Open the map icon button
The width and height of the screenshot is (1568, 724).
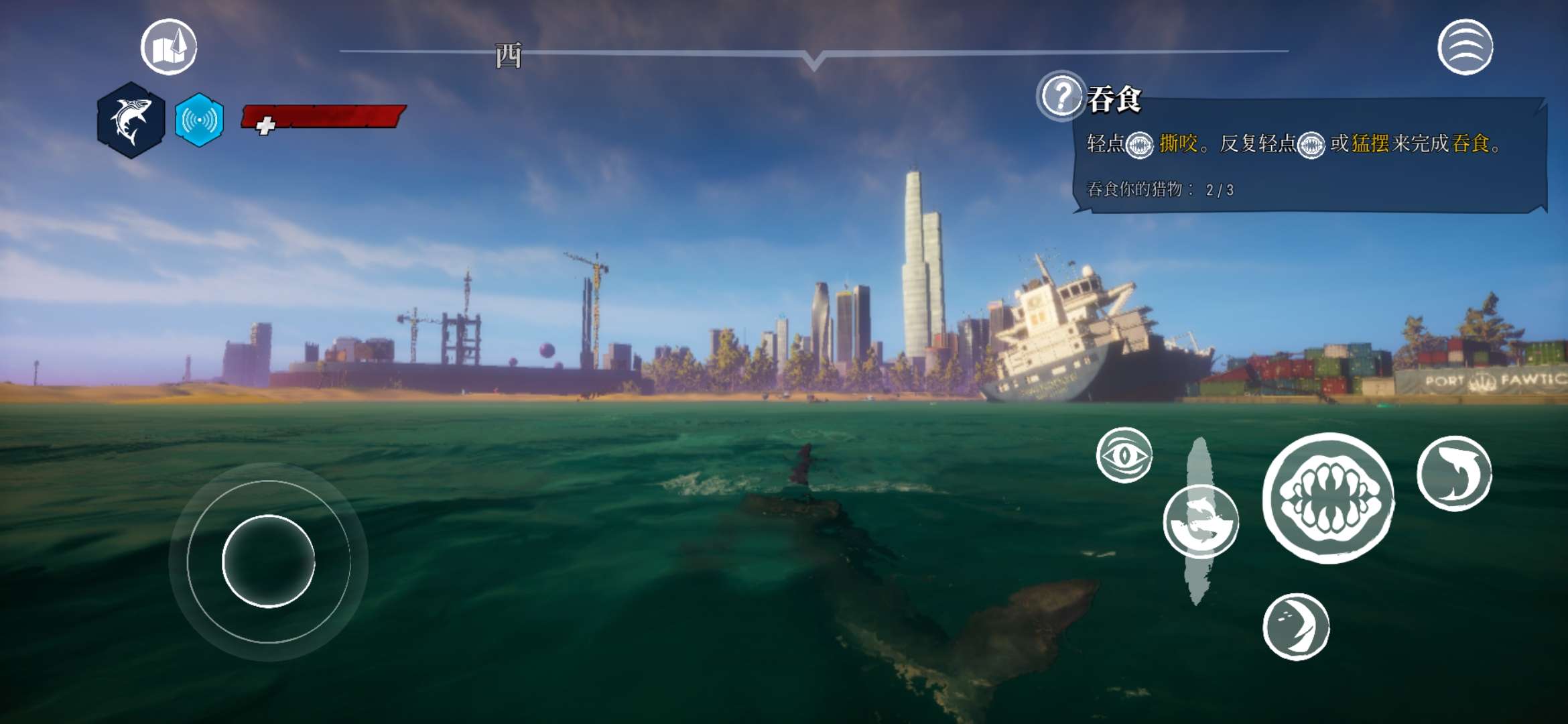[x=169, y=47]
